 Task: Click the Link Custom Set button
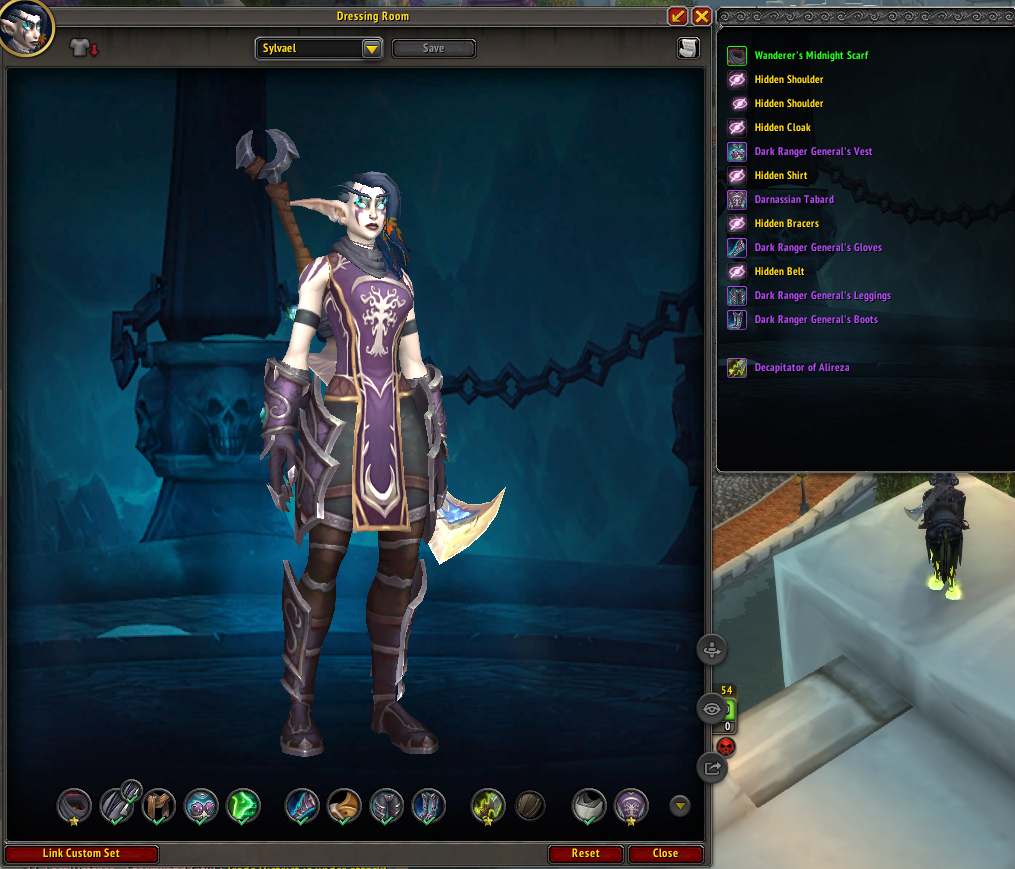pyautogui.click(x=82, y=854)
